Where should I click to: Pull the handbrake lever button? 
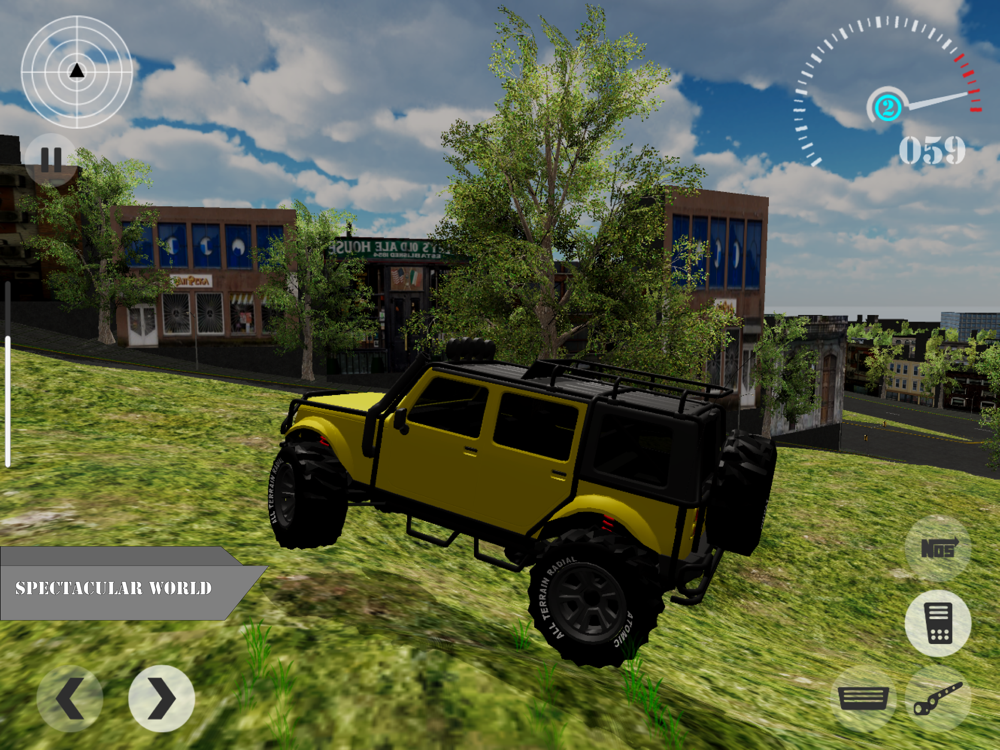point(938,698)
